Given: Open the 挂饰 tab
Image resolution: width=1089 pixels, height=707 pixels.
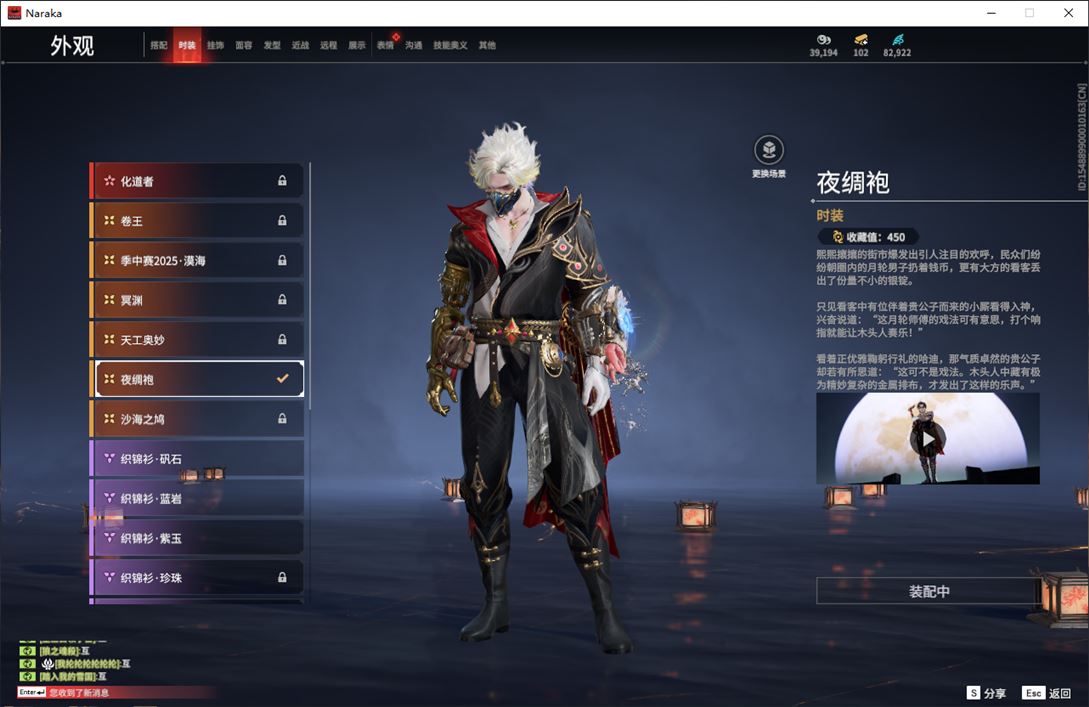Looking at the screenshot, I should click(215, 45).
